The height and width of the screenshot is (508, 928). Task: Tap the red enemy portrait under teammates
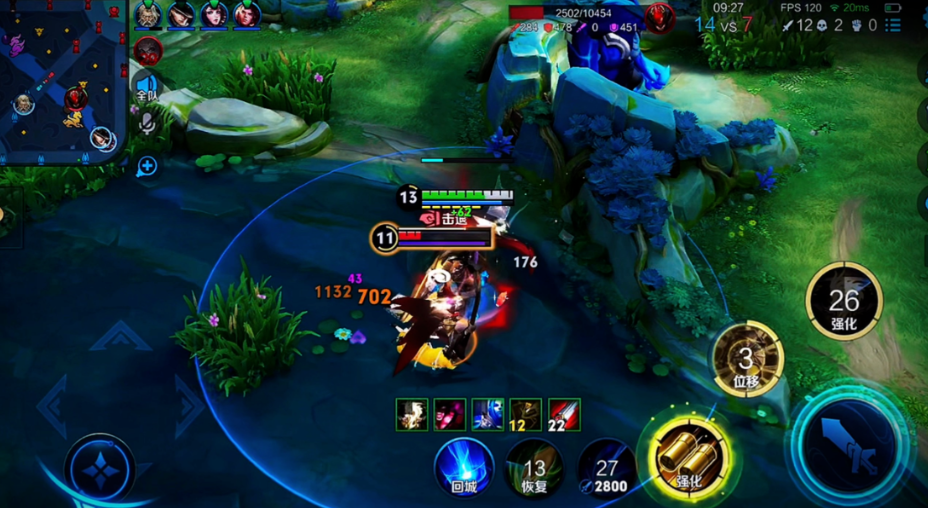click(x=148, y=49)
